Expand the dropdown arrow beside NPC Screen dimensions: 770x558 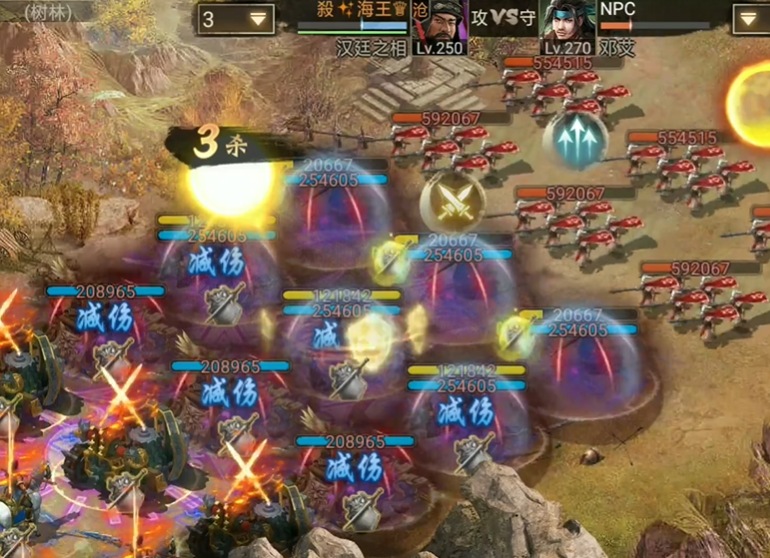pos(750,19)
